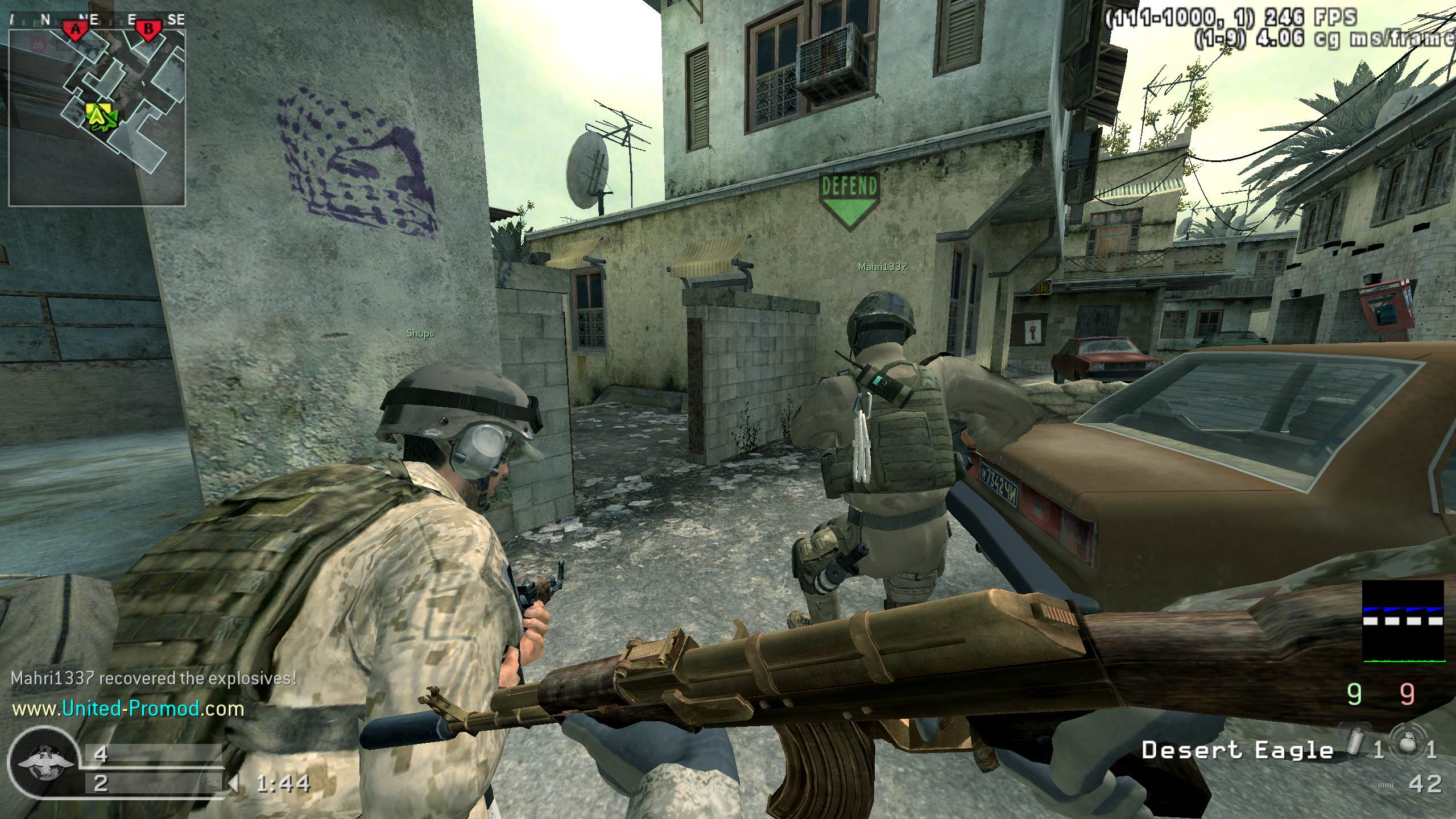Click the yellow player arrow on minimap
Screen dimensions: 1456x819
pos(98,115)
